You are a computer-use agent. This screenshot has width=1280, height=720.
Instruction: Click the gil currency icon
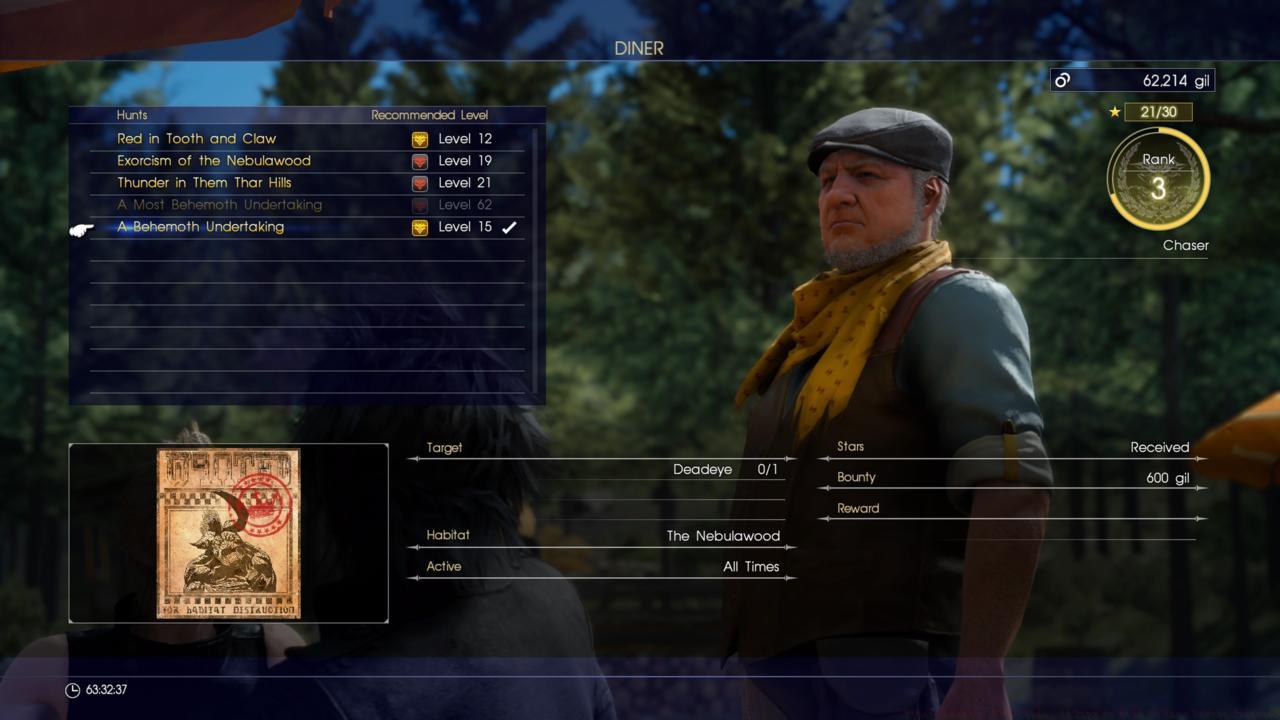(1063, 80)
